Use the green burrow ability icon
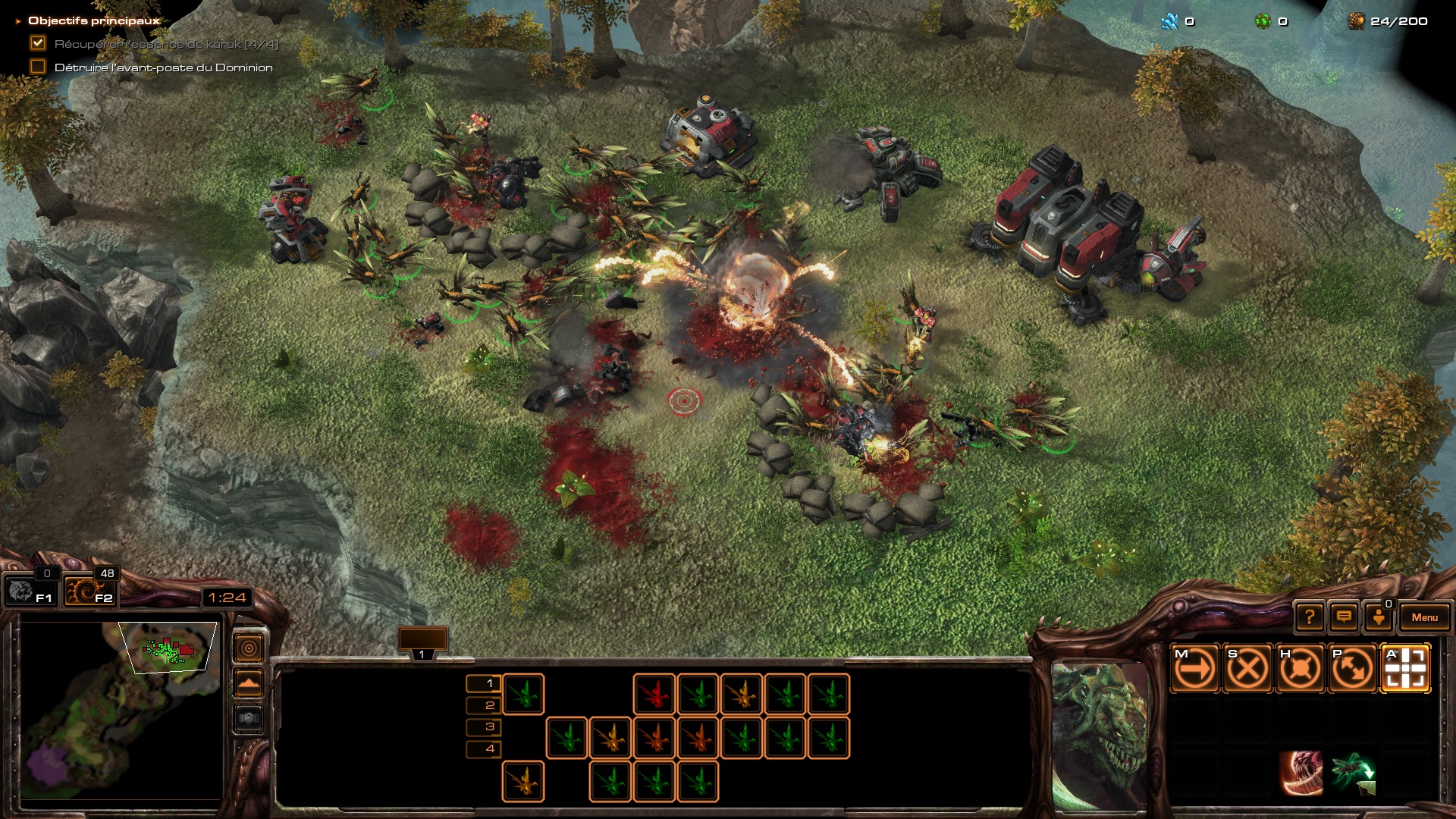Screen dimensions: 1456x819 coord(1353,773)
